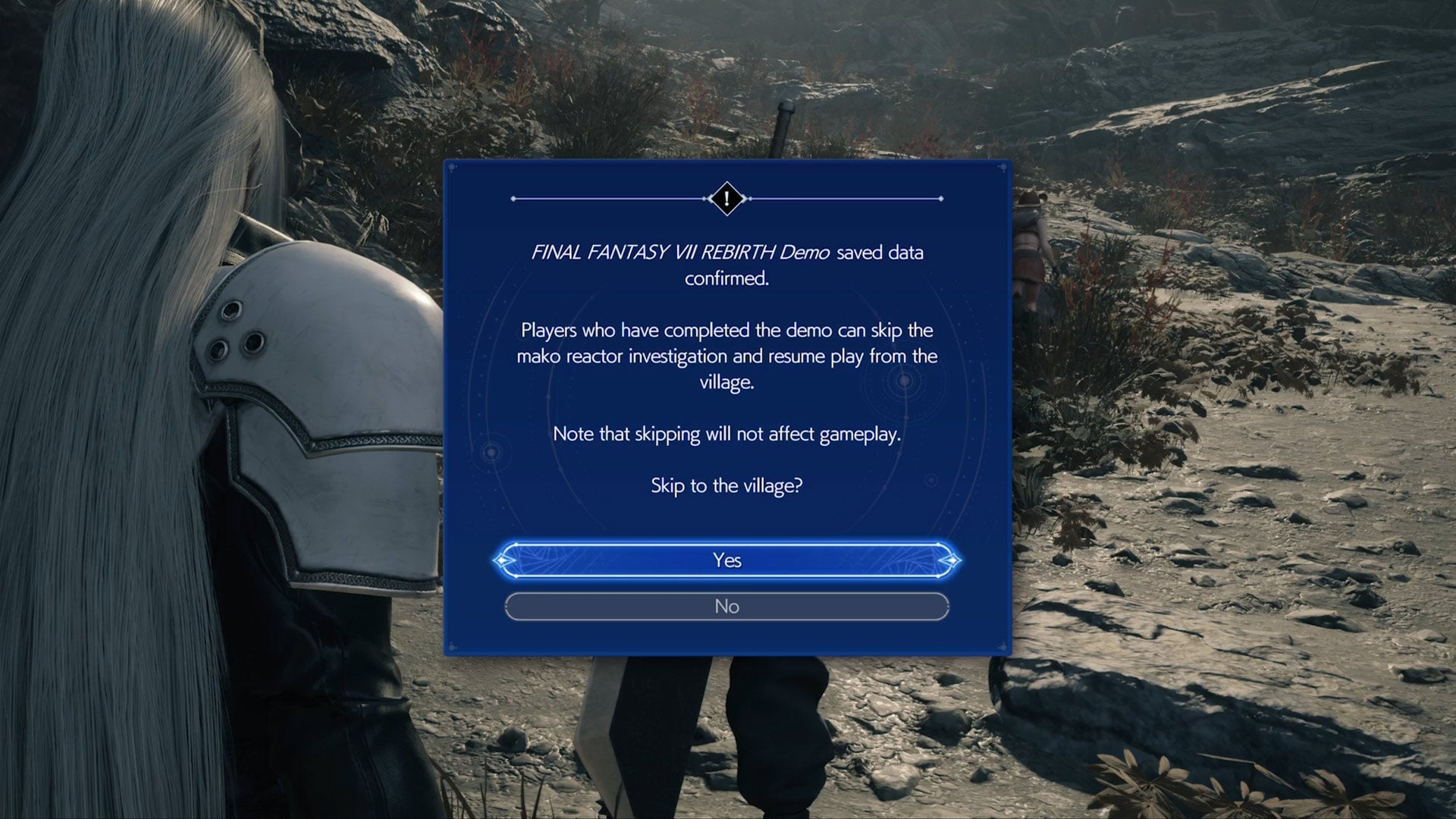Select the unhighlighted No option
1456x819 pixels.
[727, 606]
